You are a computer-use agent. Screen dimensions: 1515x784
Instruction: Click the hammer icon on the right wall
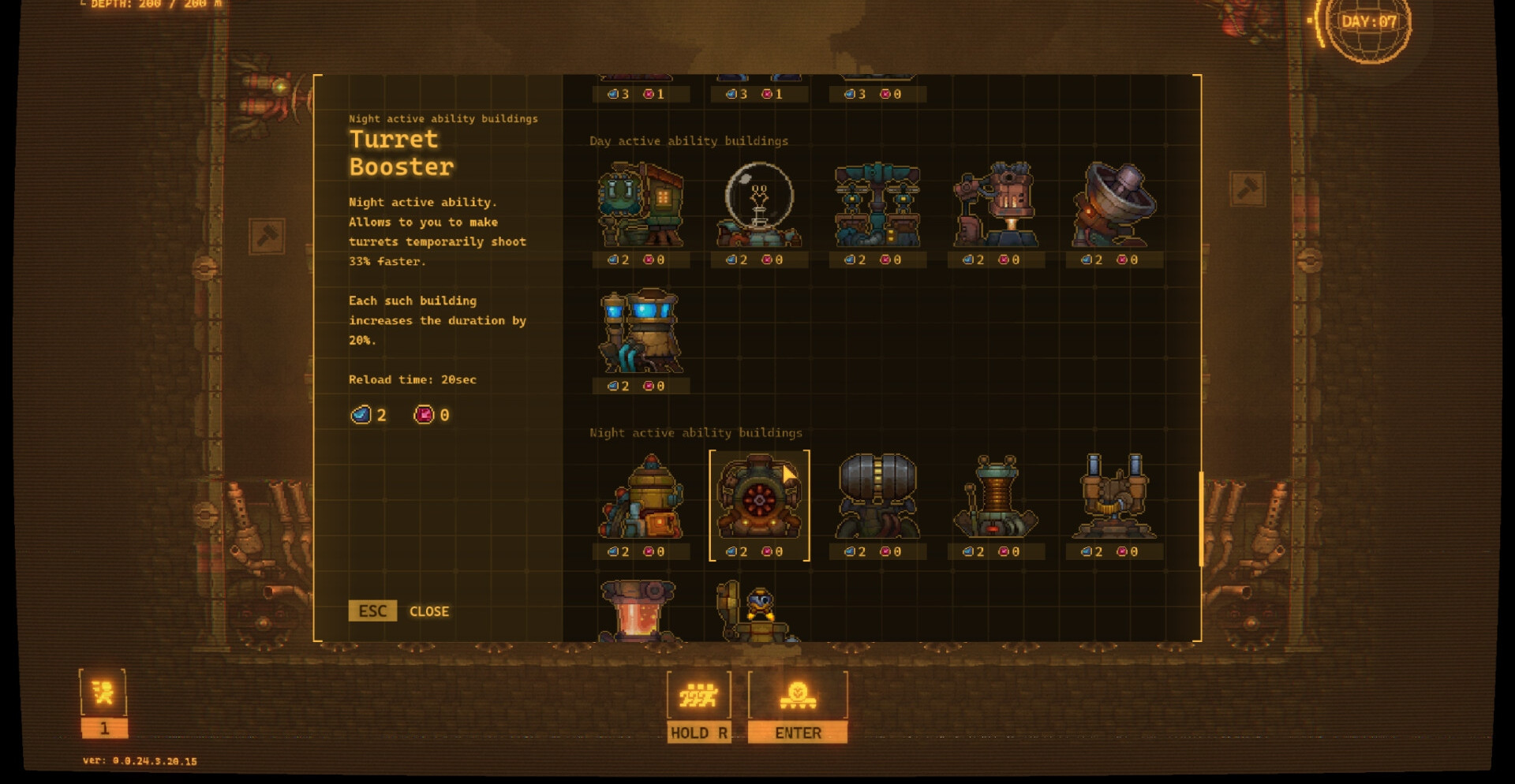tap(1248, 189)
